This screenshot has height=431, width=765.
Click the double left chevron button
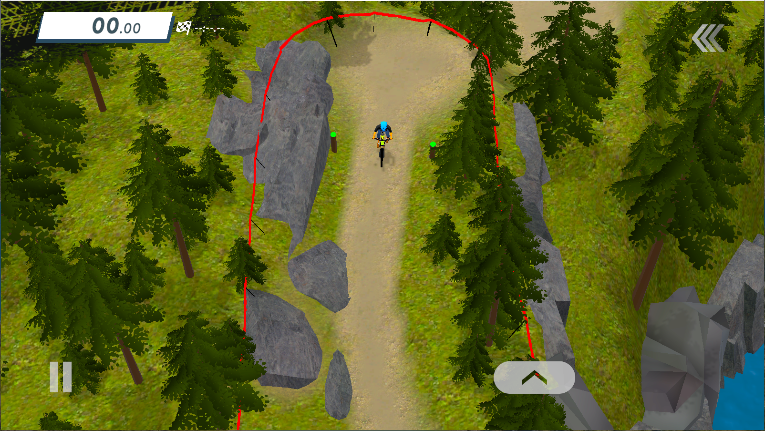tap(707, 39)
